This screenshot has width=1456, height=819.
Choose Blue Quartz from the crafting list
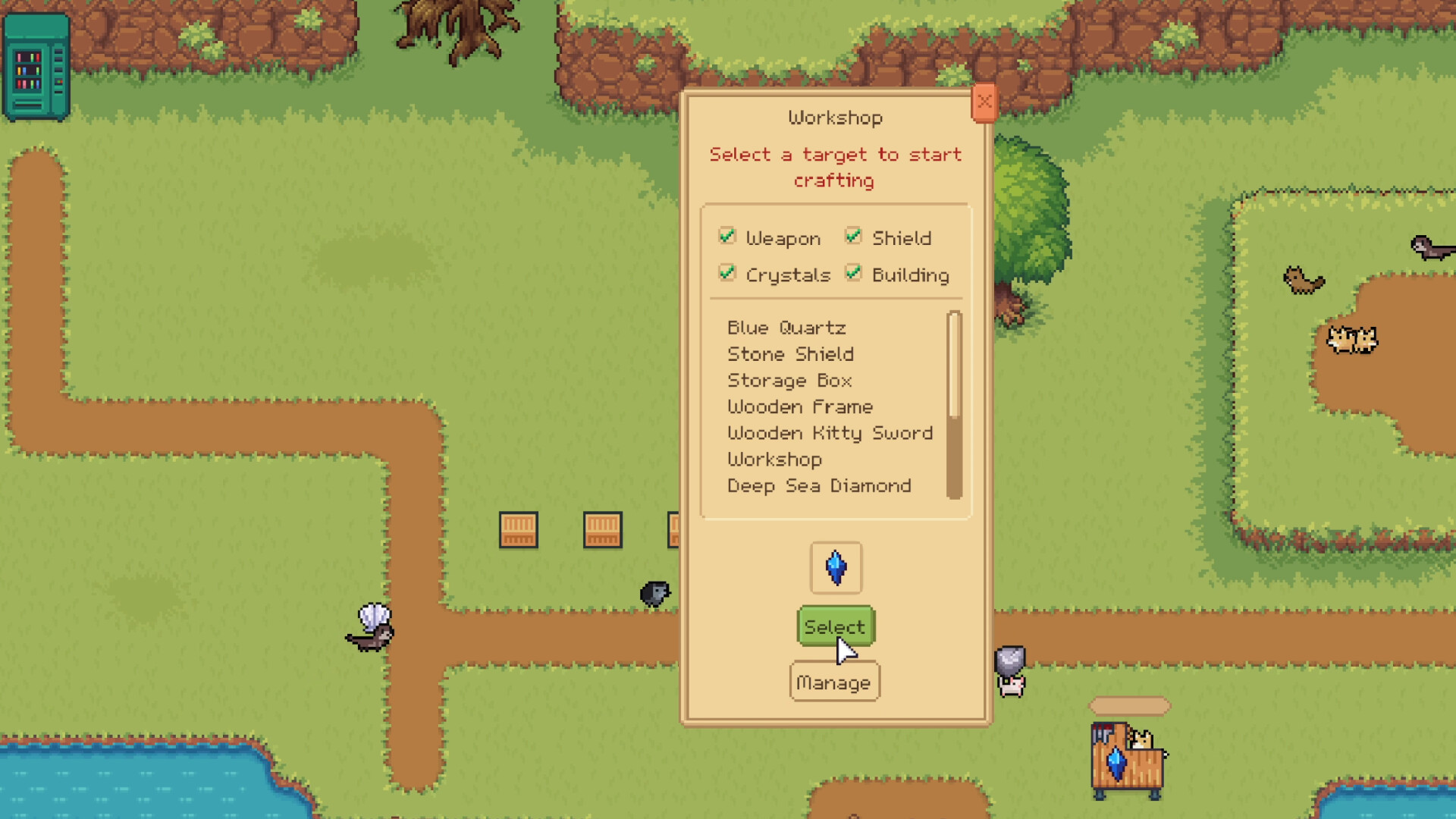click(x=786, y=328)
